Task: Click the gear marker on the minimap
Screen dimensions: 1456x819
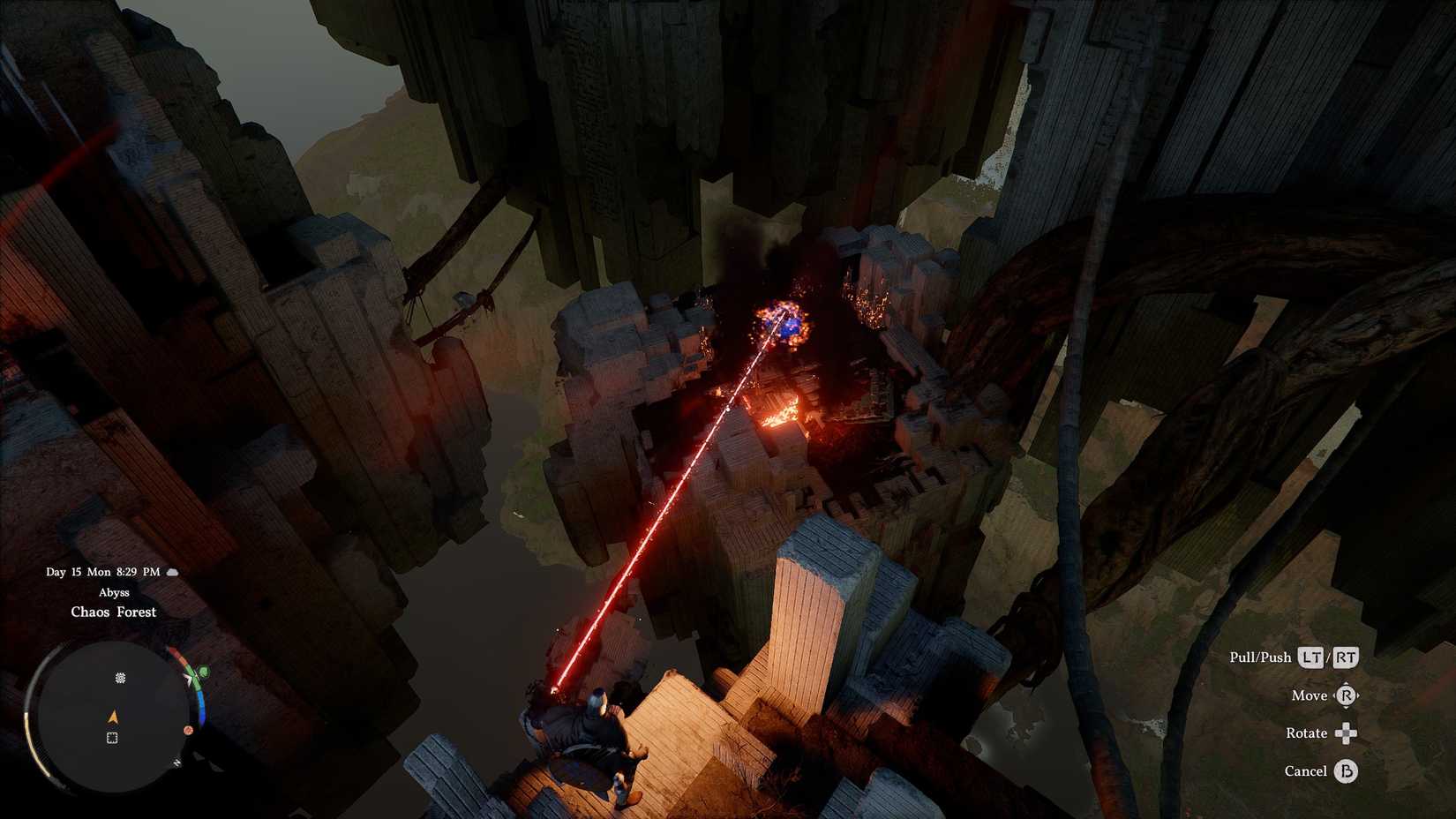Action: [121, 678]
